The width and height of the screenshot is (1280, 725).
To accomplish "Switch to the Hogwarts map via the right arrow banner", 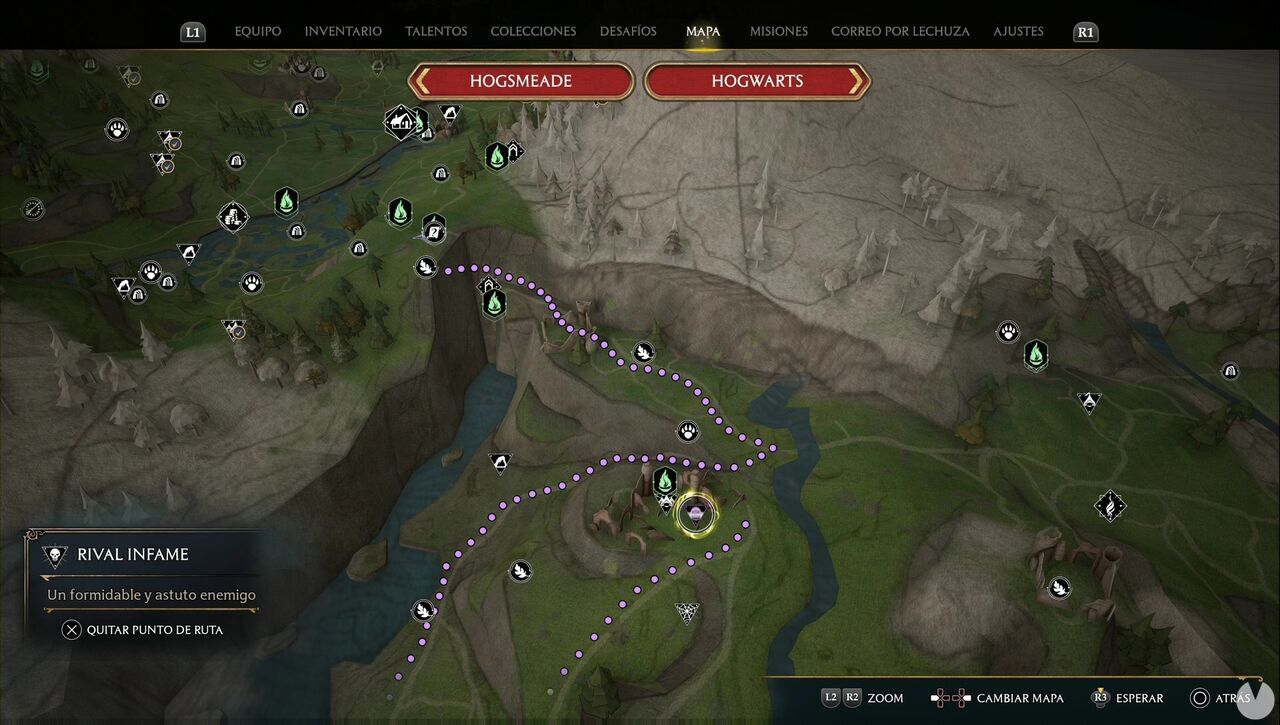I will coord(757,81).
